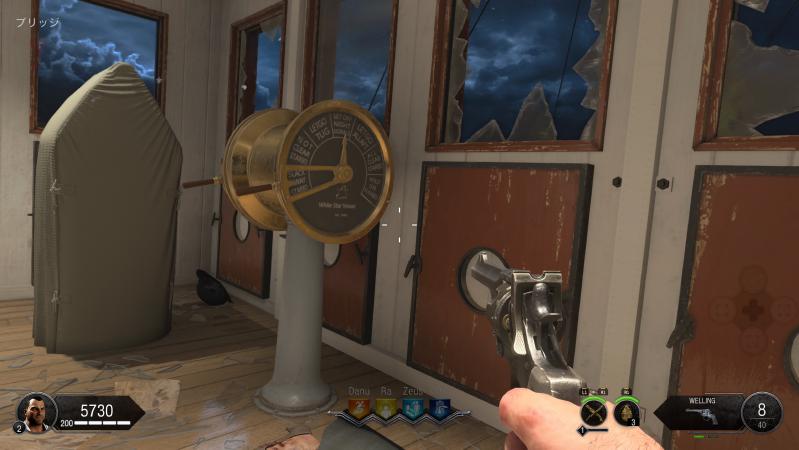This screenshot has width=799, height=450.
Task: Select the Ra perk icon
Action: (384, 407)
